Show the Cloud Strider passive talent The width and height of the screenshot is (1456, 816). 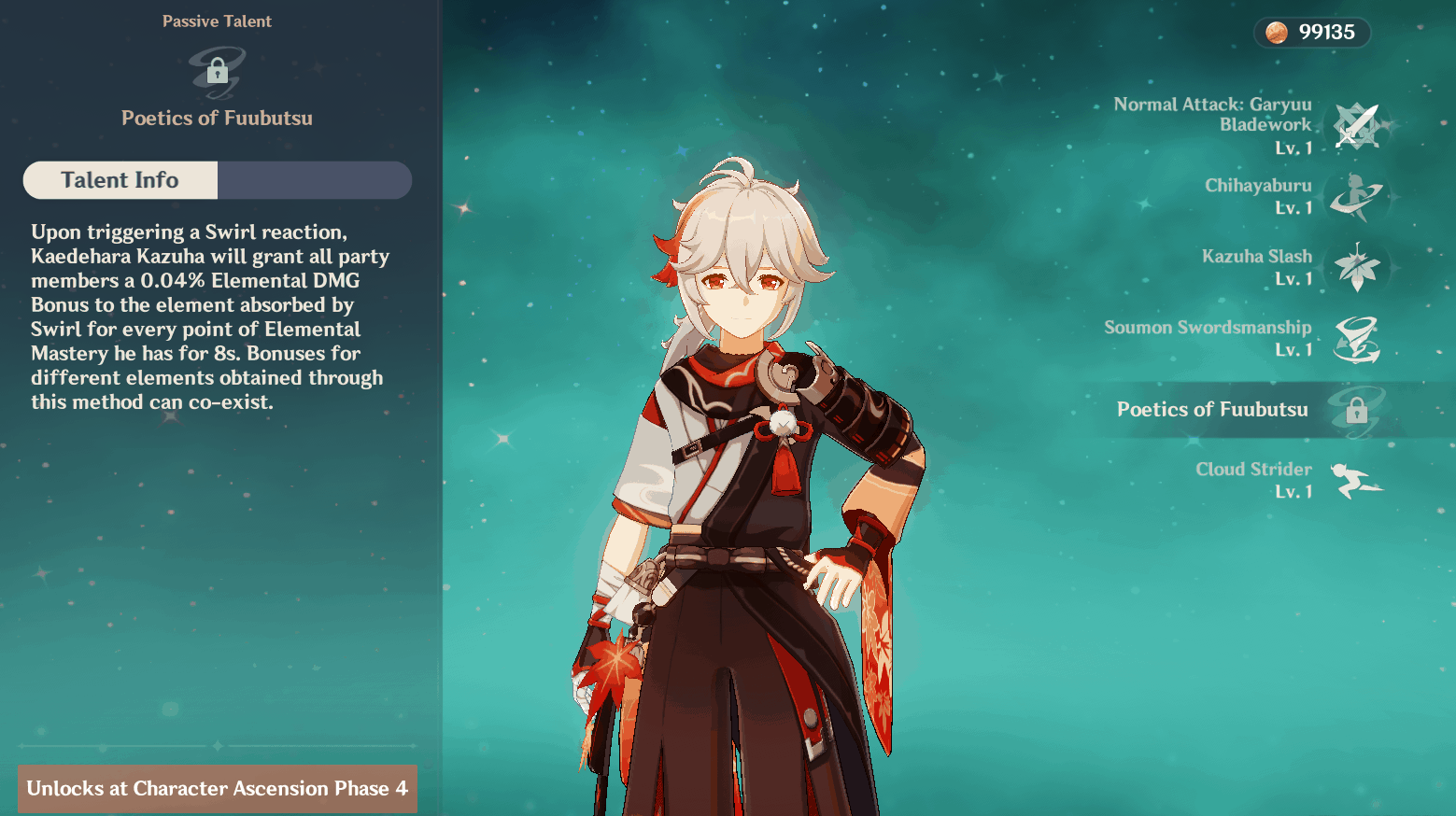pyautogui.click(x=1356, y=481)
